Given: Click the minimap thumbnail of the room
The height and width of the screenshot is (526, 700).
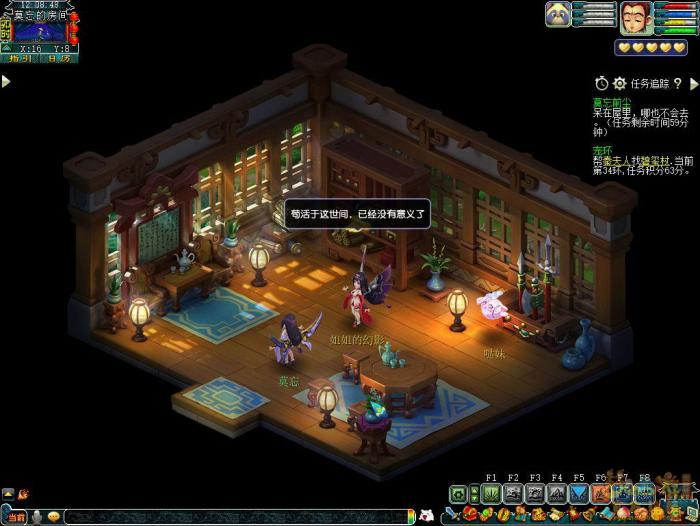Looking at the screenshot, I should [40, 31].
